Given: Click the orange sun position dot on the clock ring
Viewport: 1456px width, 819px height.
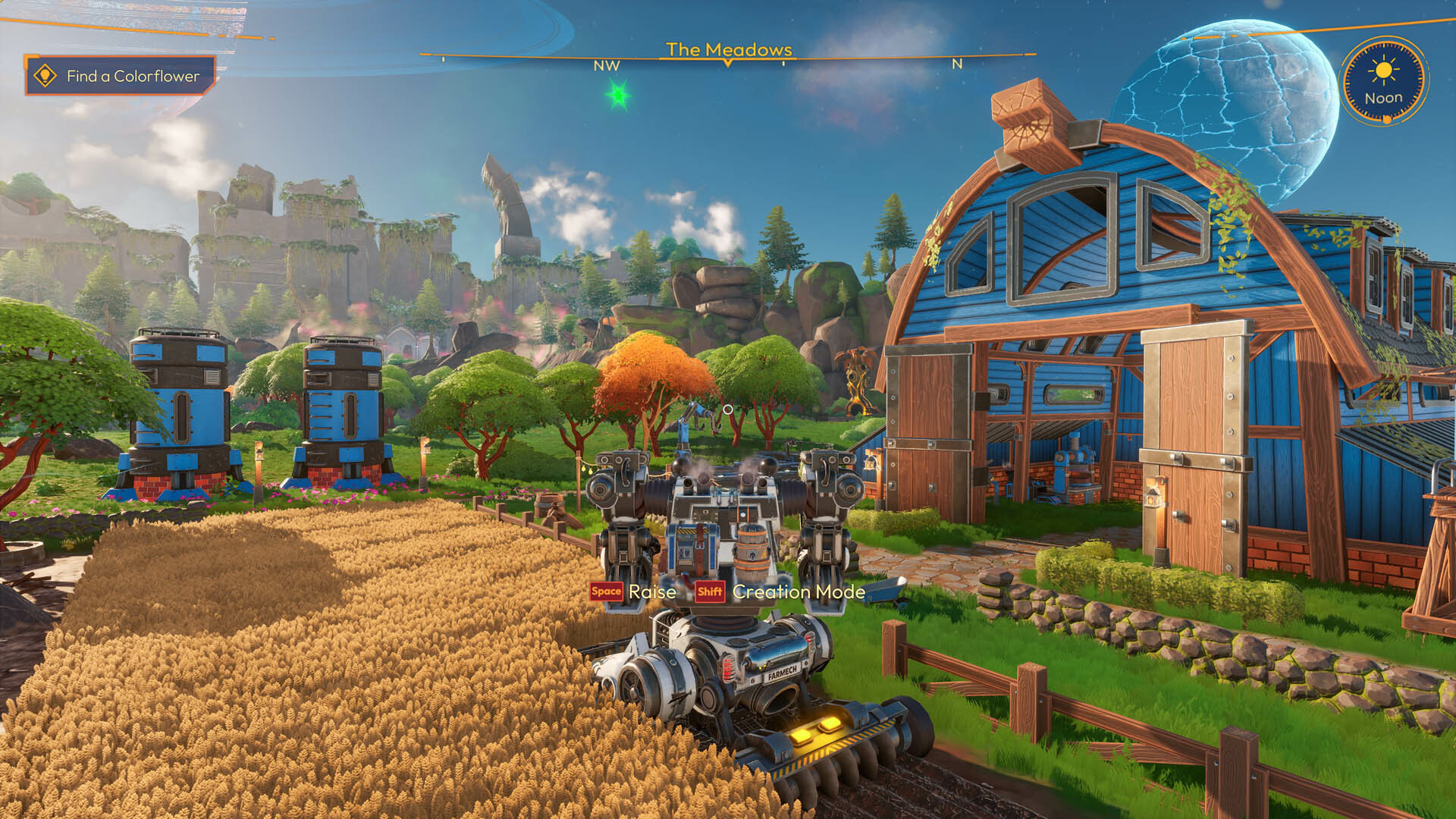Looking at the screenshot, I should (x=1385, y=120).
